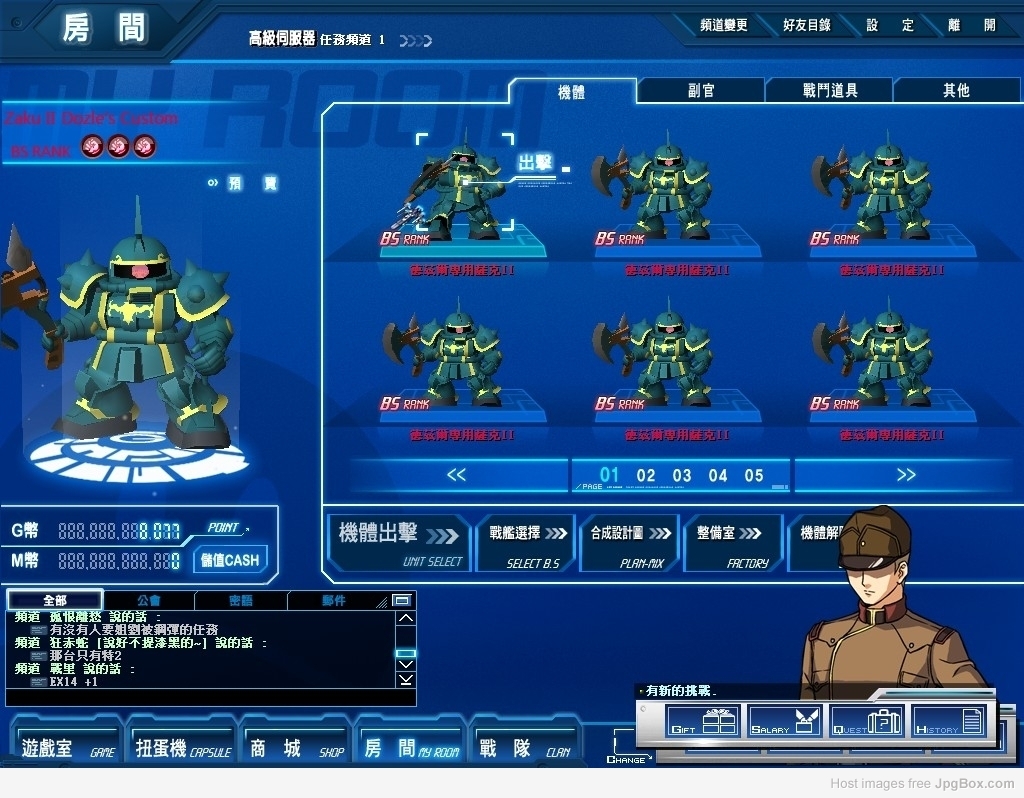Go to page 05 of units

point(754,476)
